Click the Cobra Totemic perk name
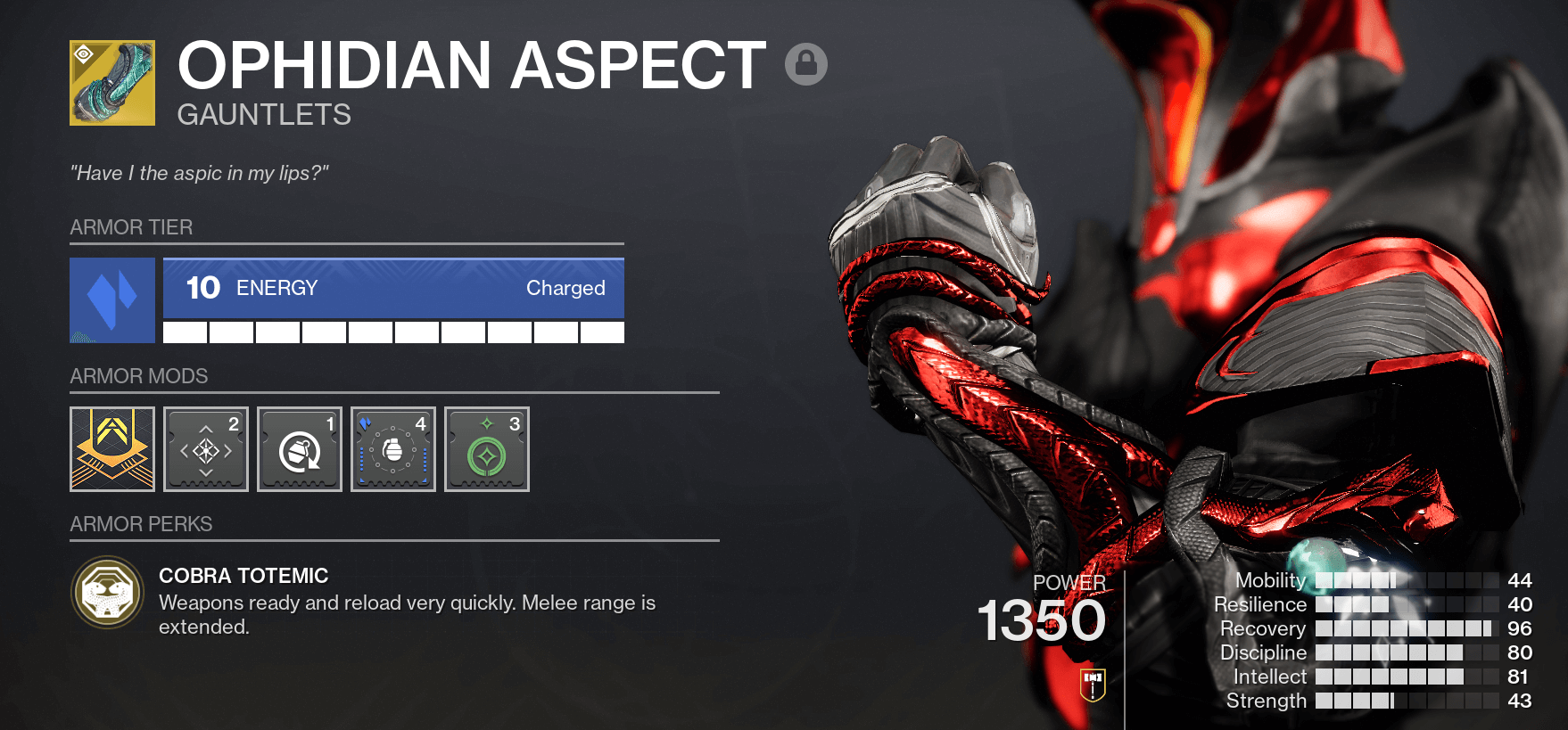 [243, 576]
